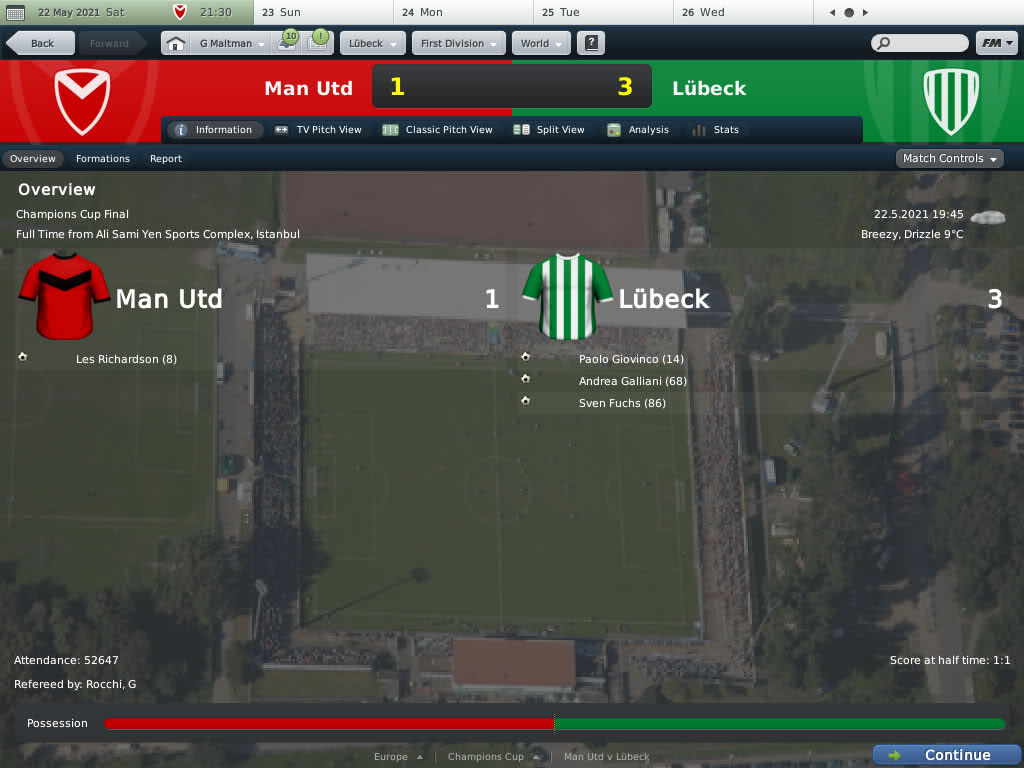Open goalscorer Paolo Giovinco's profile
The image size is (1024, 768).
click(x=631, y=359)
